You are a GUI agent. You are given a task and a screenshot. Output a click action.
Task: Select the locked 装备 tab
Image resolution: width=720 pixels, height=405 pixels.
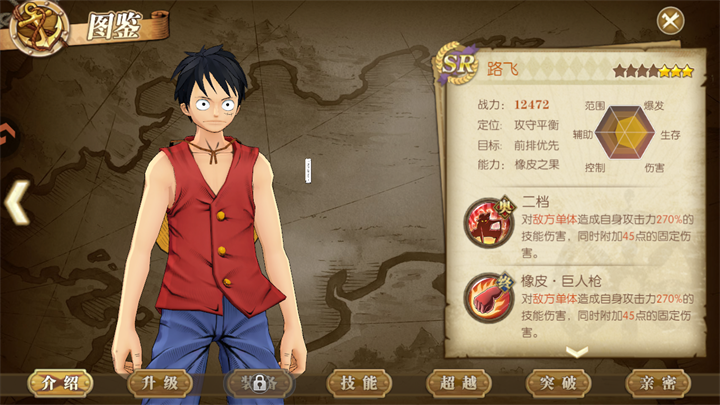[x=258, y=383]
